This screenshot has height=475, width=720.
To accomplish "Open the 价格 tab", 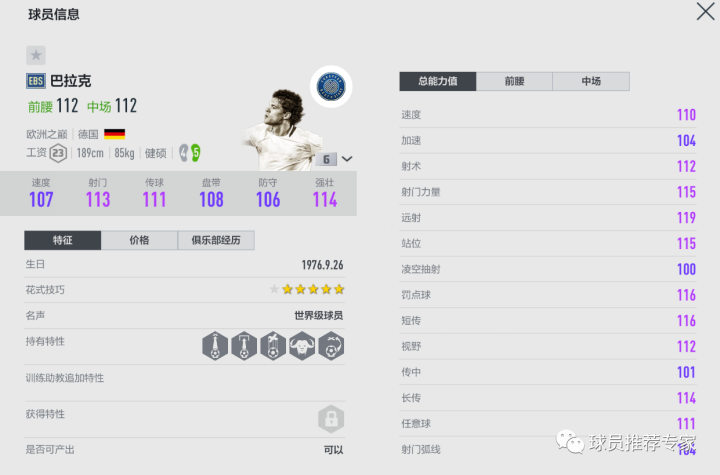I will (139, 240).
